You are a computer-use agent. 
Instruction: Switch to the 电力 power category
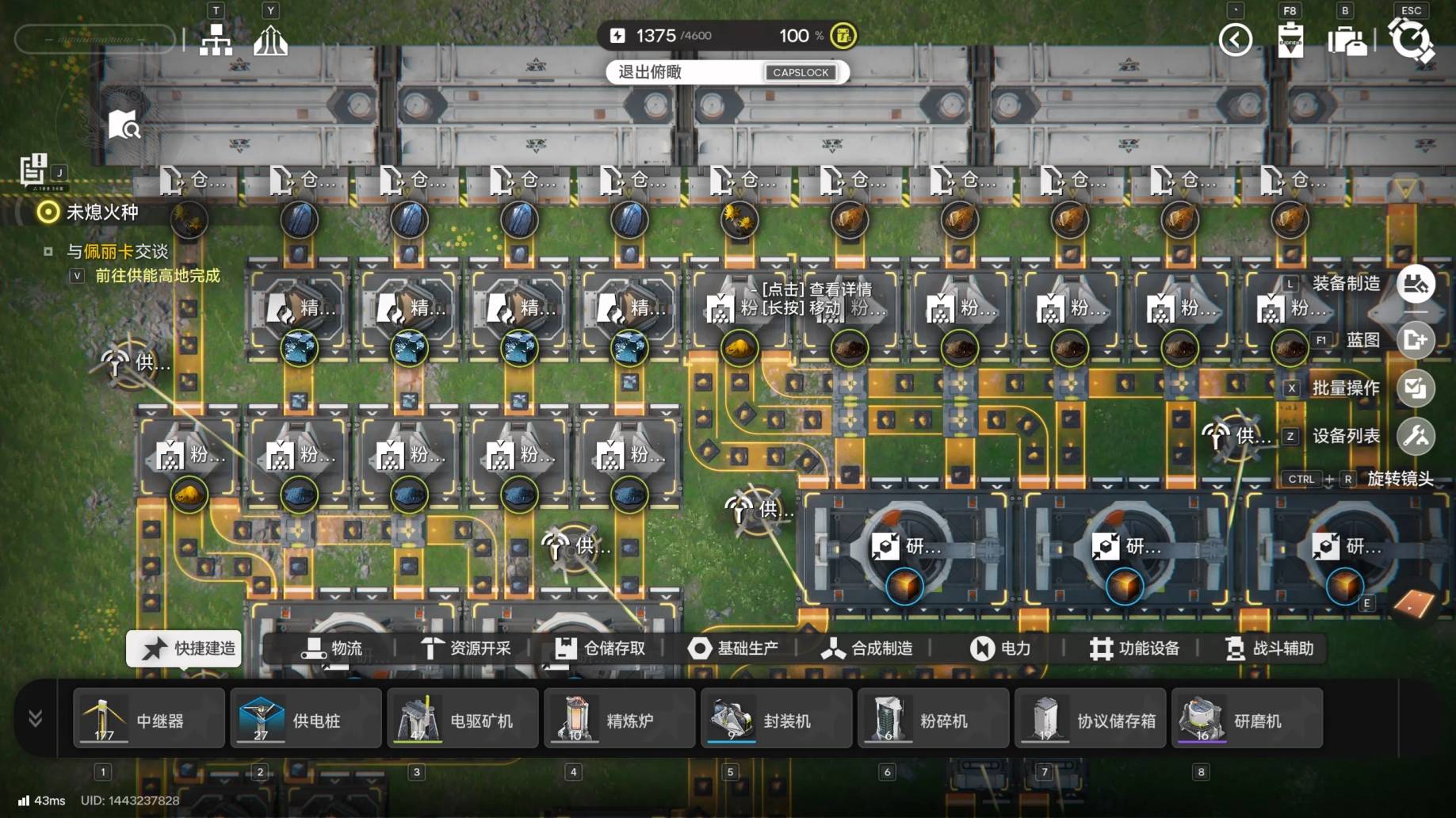(x=1000, y=648)
